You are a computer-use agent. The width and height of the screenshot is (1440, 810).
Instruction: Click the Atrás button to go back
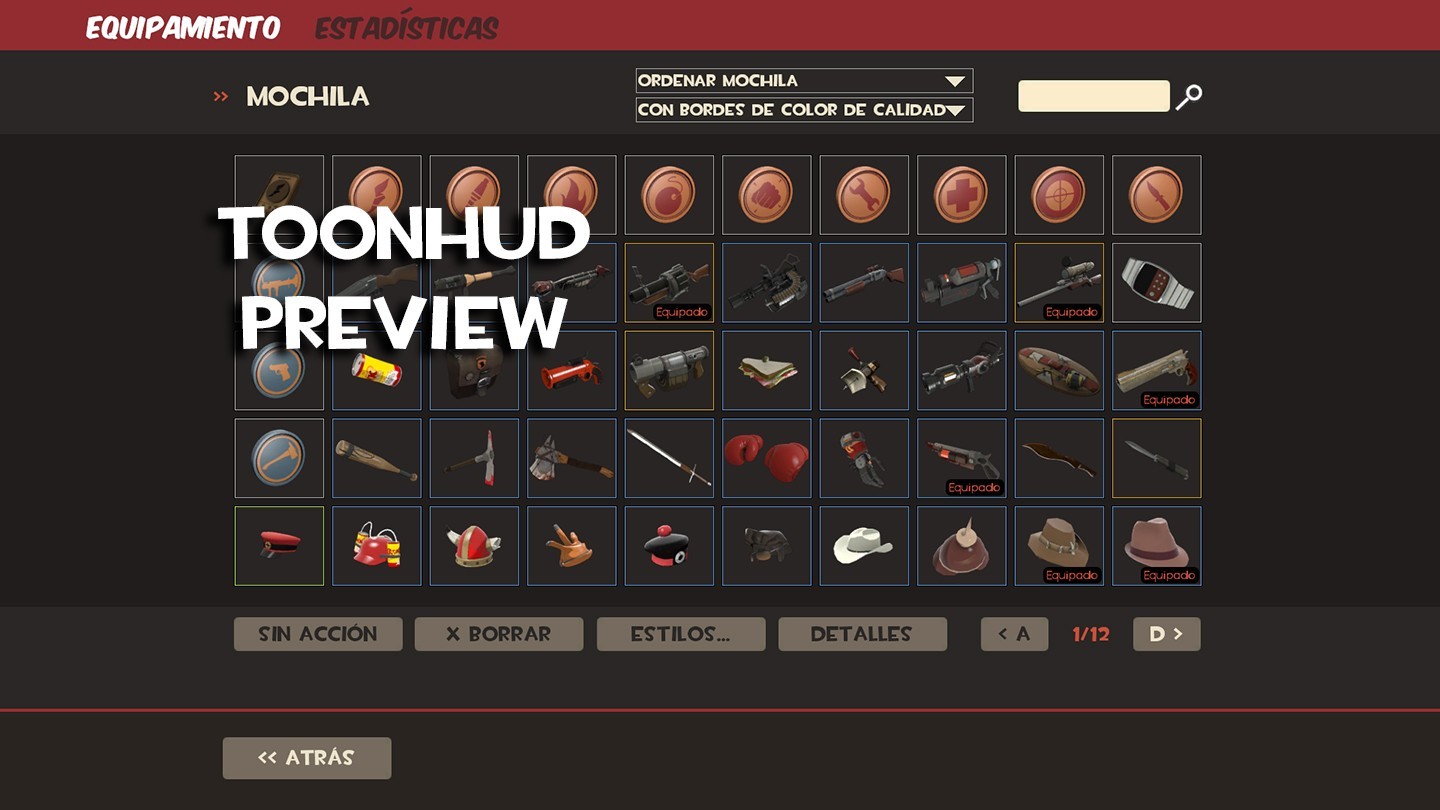point(306,758)
